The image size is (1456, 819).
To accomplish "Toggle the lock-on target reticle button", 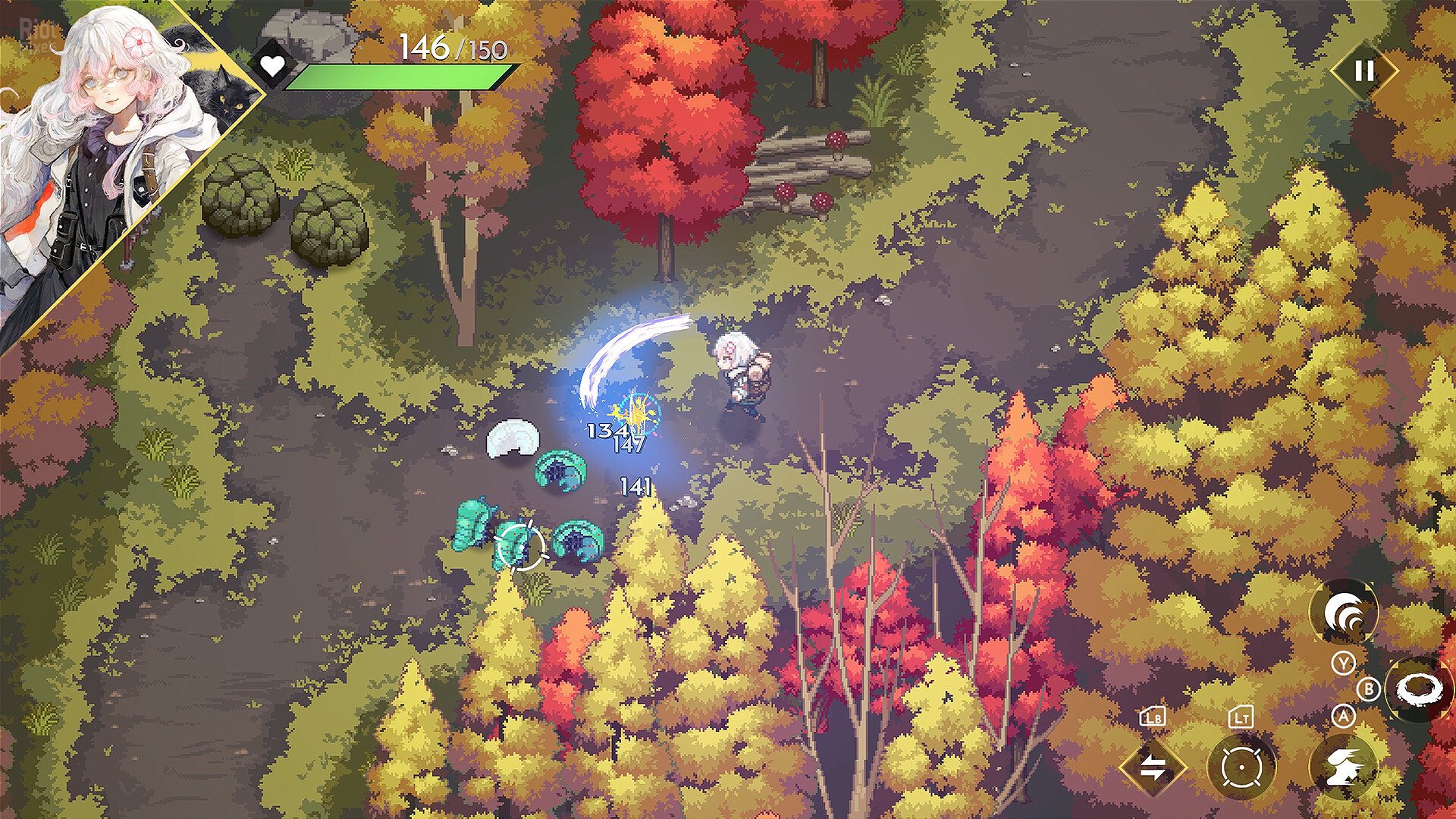I will tap(1241, 767).
